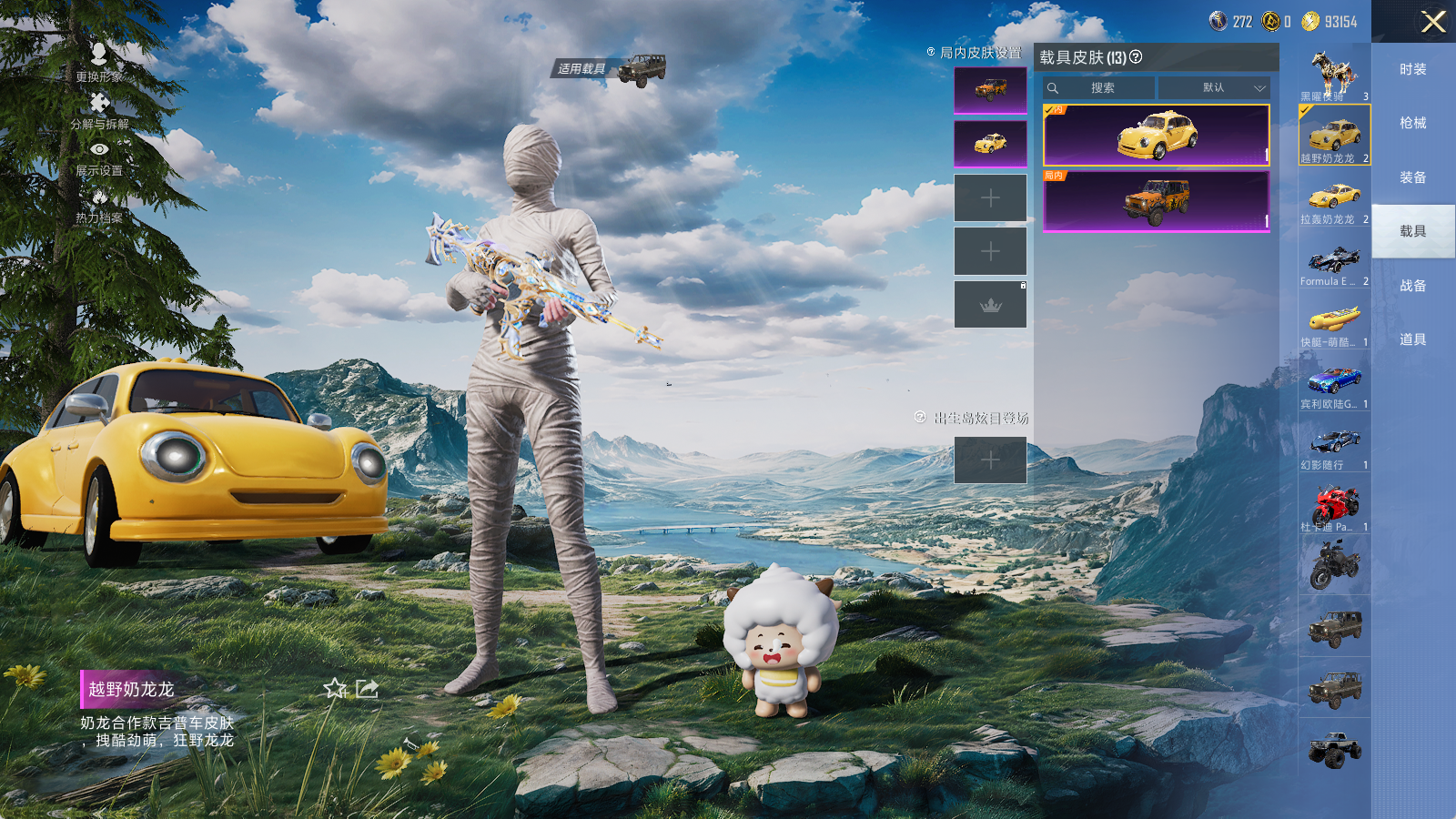Switch to the 时装 tab
Viewport: 1456px width, 819px height.
point(1412,69)
